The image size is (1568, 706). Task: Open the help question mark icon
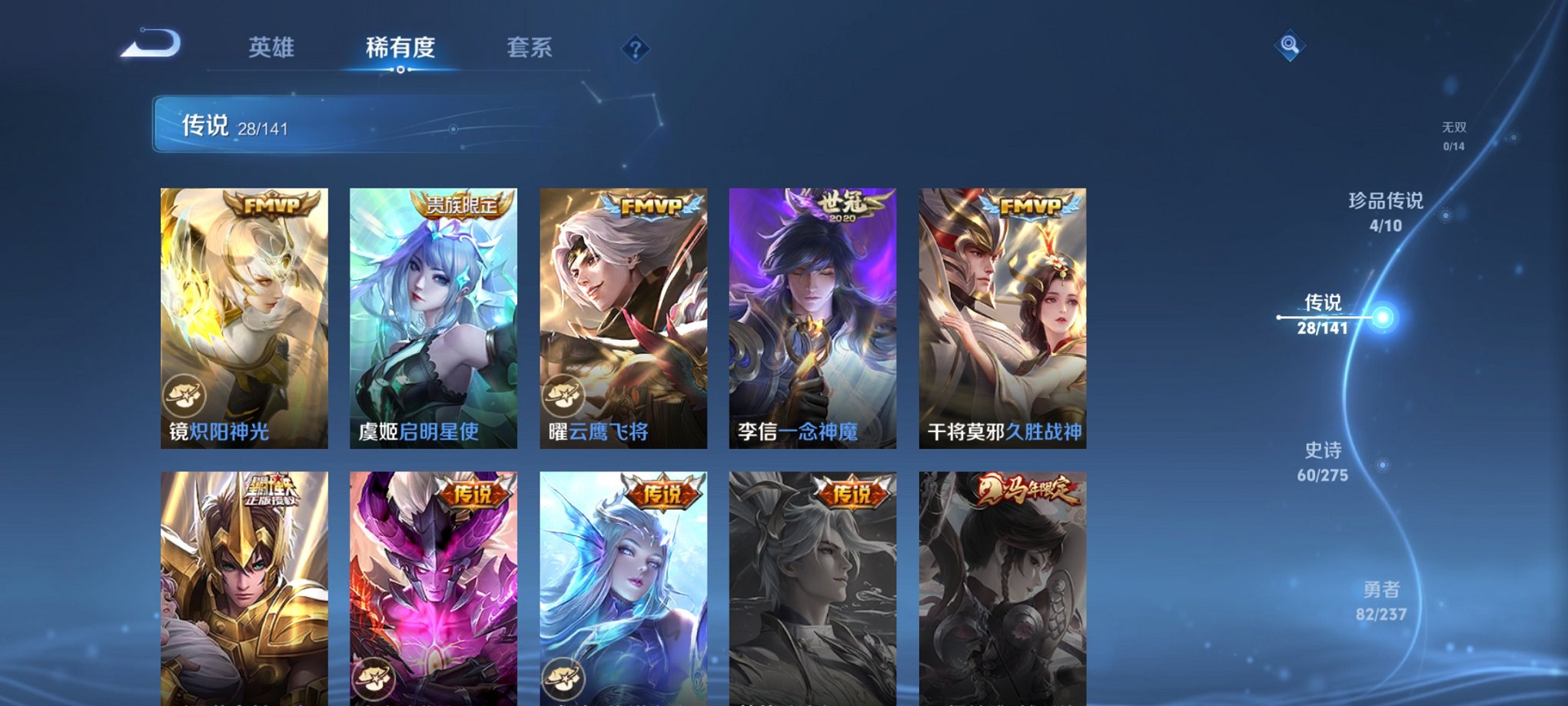(635, 50)
